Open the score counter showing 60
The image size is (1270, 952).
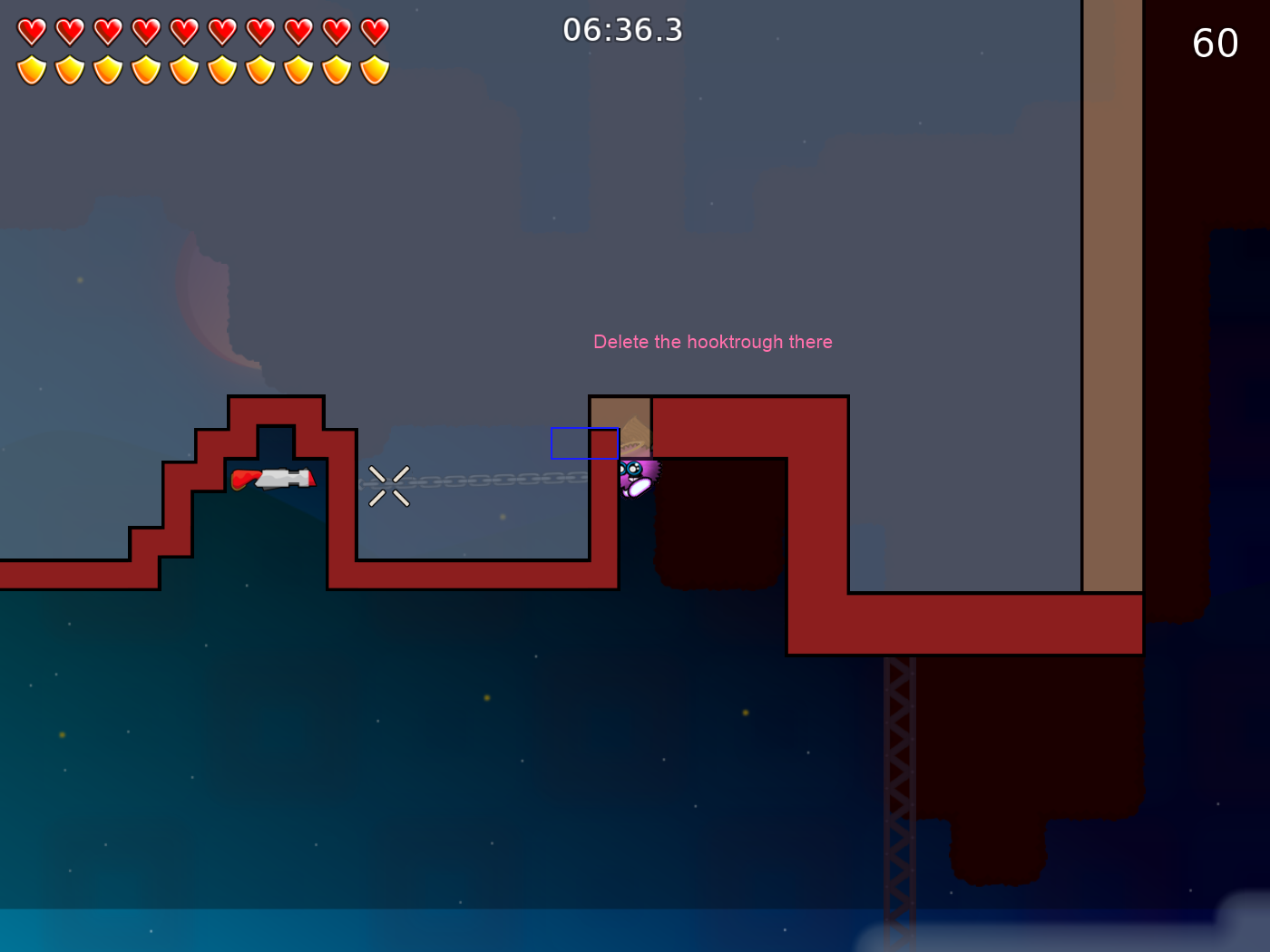[1216, 43]
